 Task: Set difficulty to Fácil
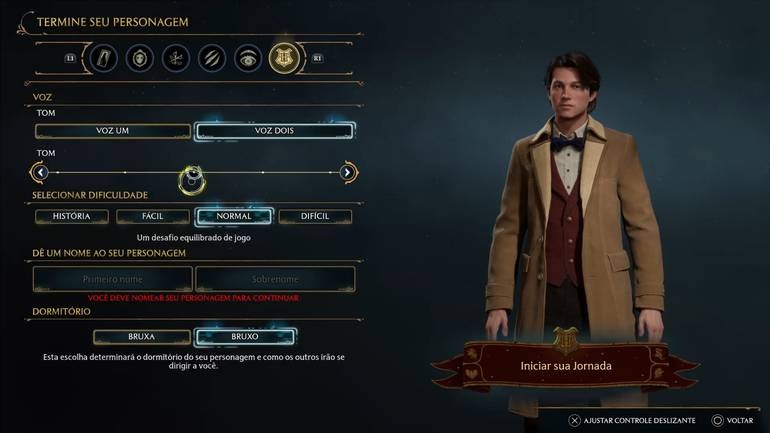(153, 216)
